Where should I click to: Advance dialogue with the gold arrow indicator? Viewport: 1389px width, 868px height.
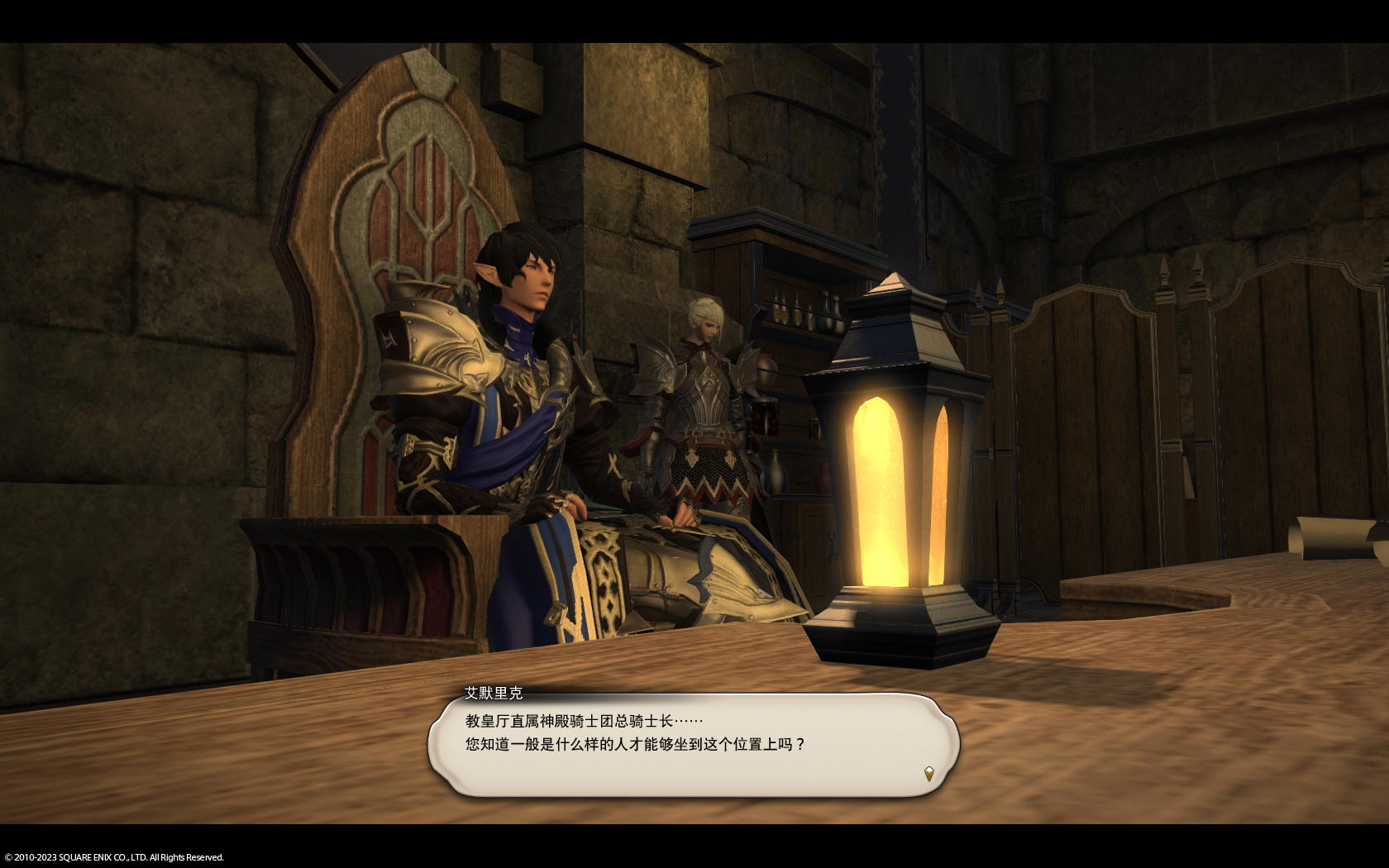928,774
